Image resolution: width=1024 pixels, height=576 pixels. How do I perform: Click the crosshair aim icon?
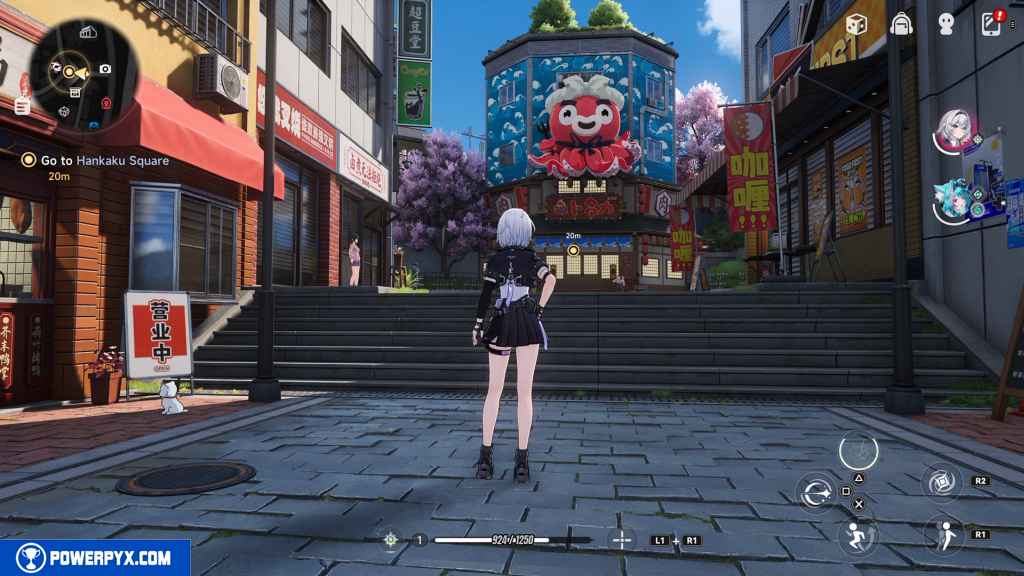coord(391,540)
